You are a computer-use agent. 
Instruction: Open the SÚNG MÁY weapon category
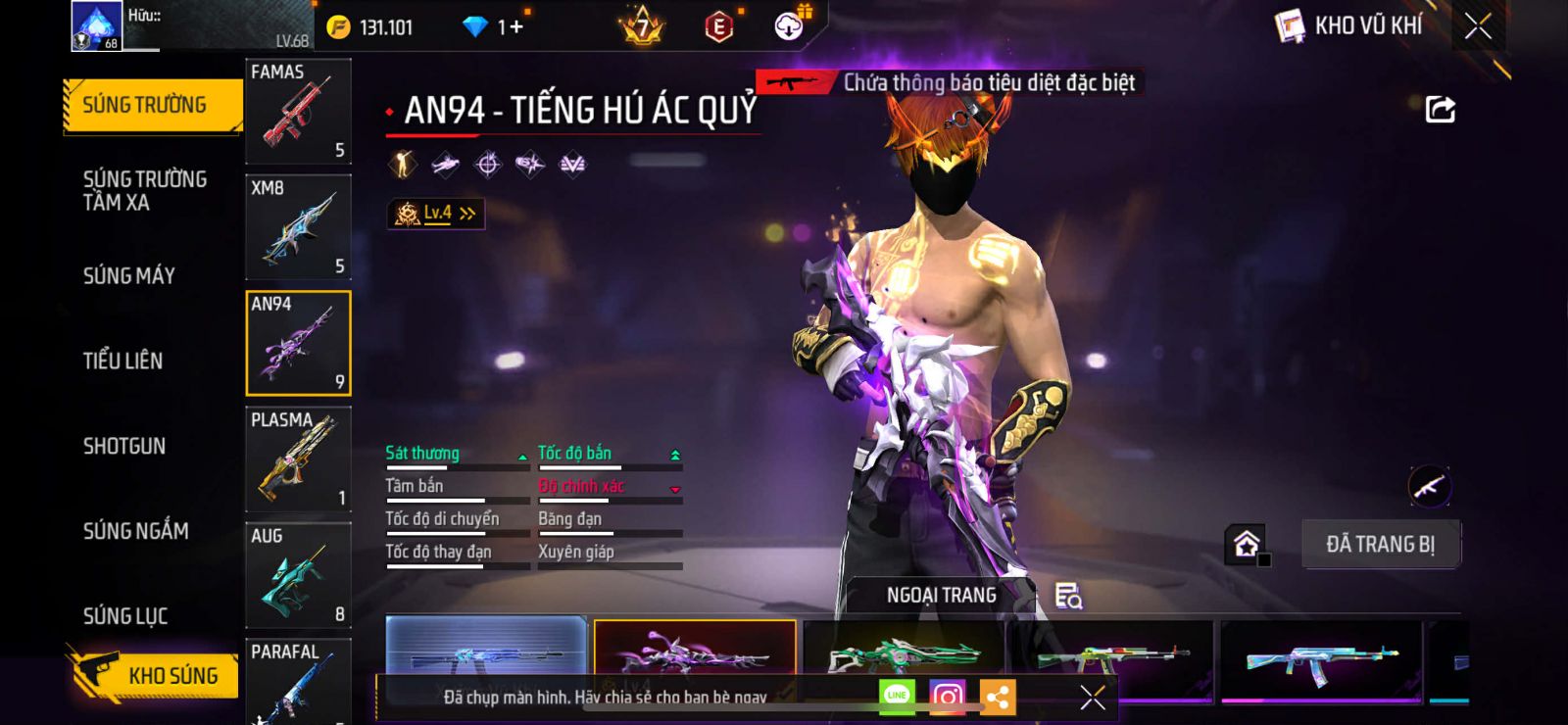pos(128,276)
